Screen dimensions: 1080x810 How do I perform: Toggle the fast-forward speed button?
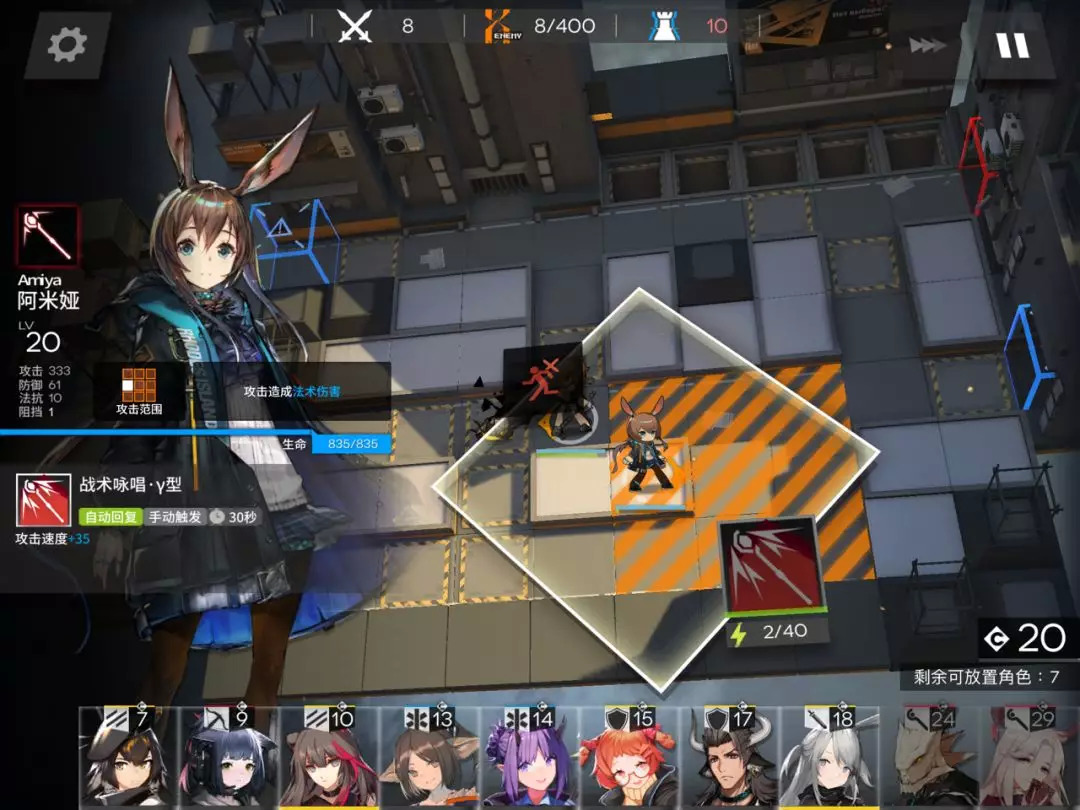pos(927,45)
